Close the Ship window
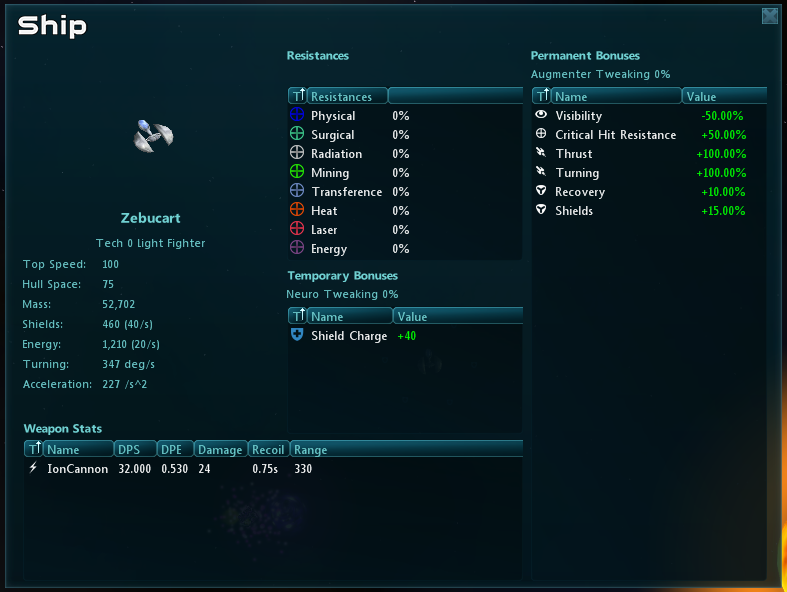The width and height of the screenshot is (787, 592). click(769, 15)
